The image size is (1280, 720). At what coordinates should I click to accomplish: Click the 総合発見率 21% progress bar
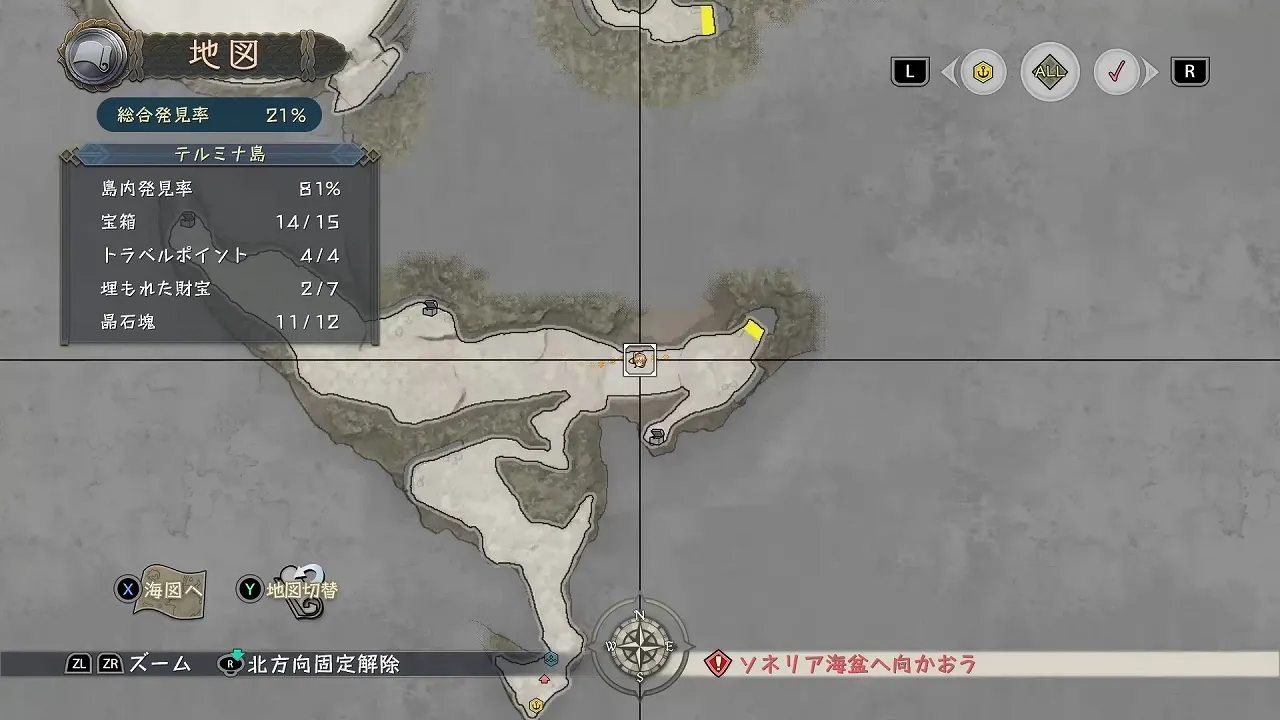tap(208, 114)
